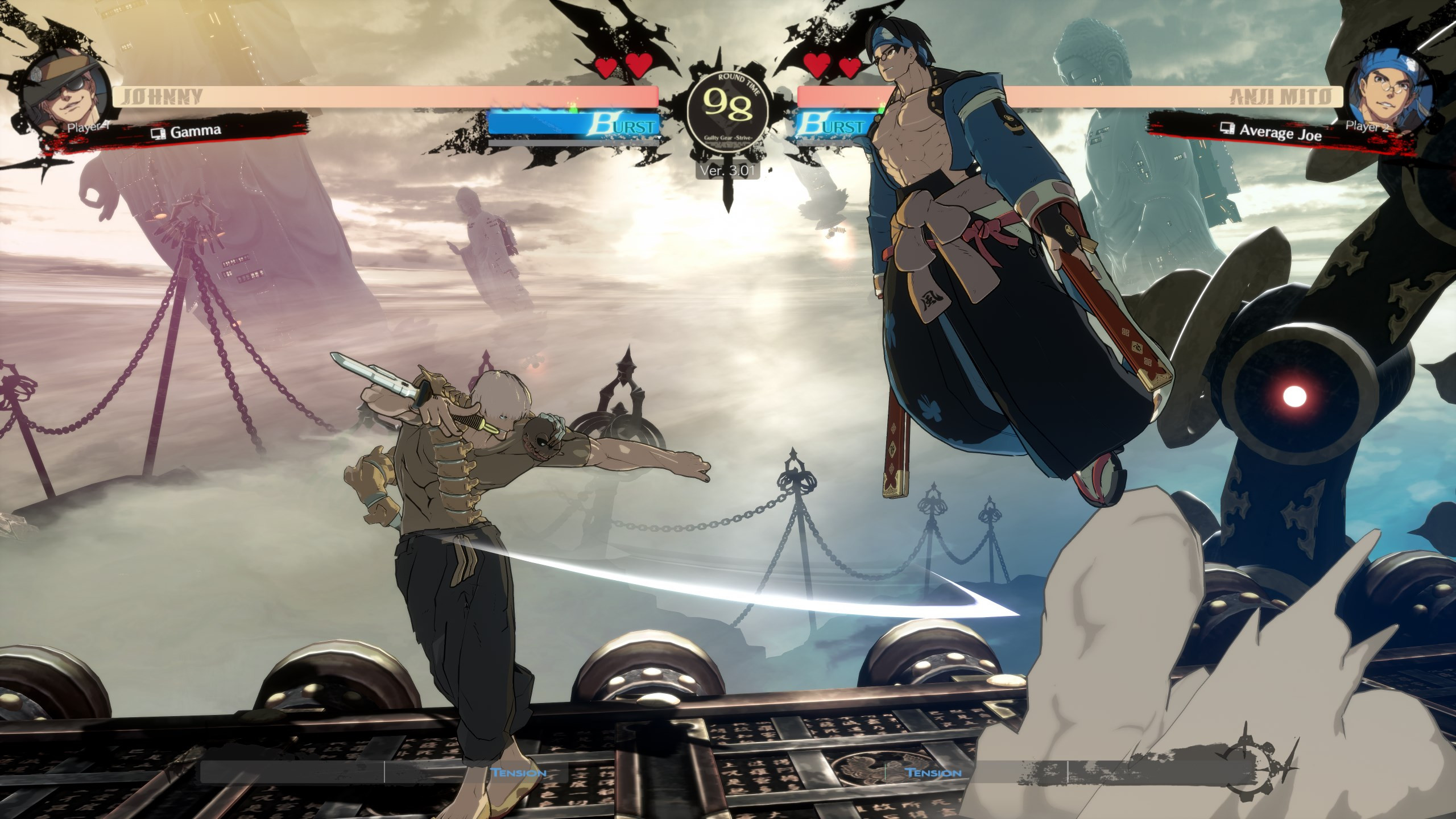Click the Player 2 label near Anji's portrait
Viewport: 1456px width, 819px height.
(1367, 126)
